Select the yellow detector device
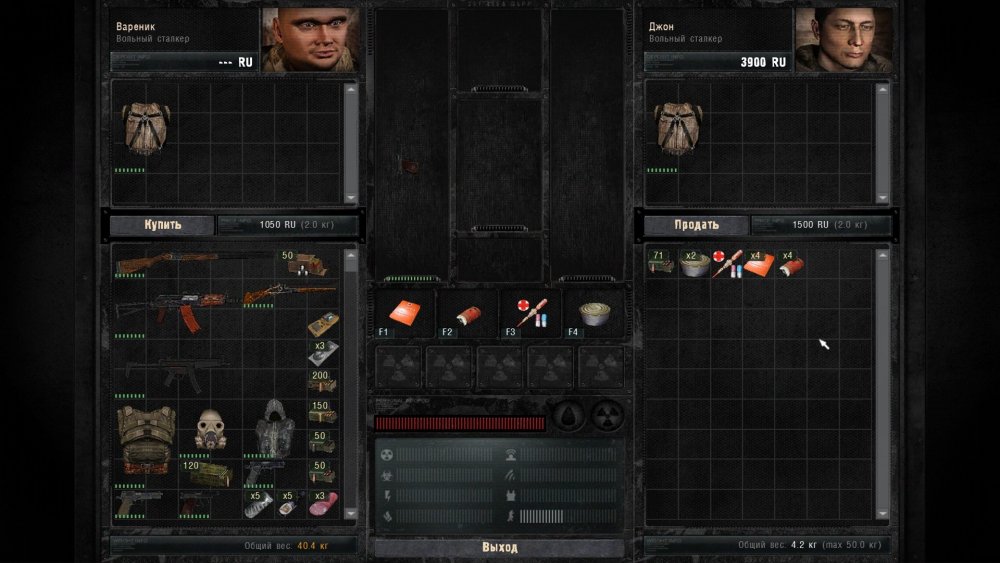 [x=322, y=324]
